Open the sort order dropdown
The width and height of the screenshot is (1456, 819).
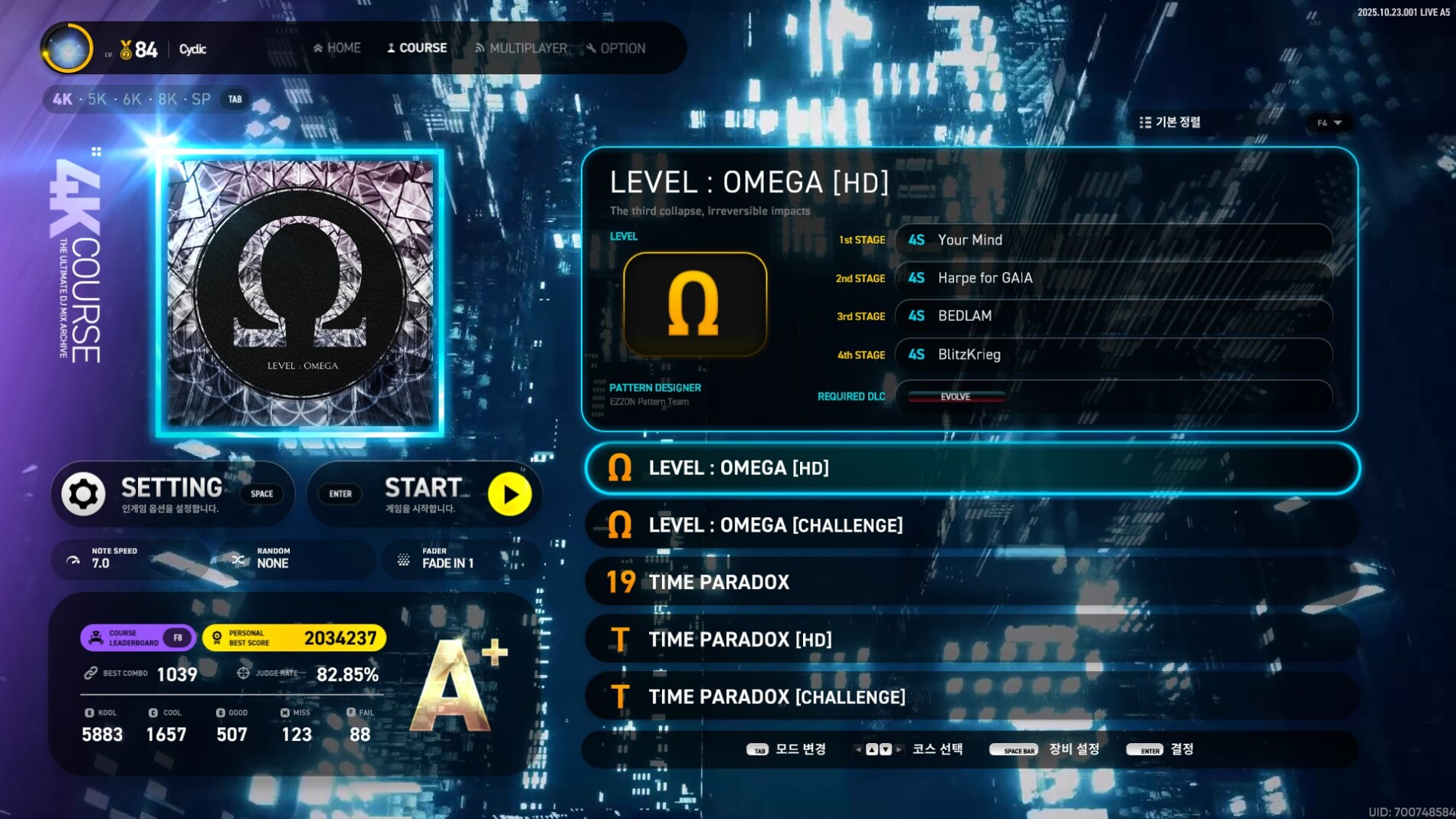[1329, 123]
